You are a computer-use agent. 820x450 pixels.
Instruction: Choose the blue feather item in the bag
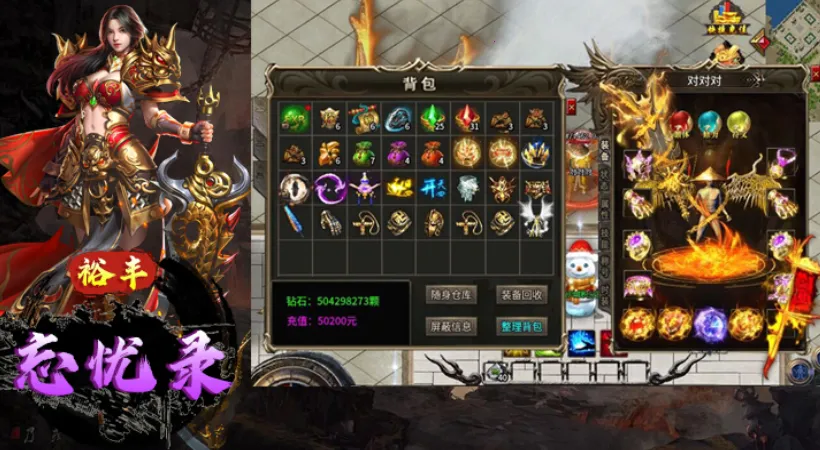295,222
